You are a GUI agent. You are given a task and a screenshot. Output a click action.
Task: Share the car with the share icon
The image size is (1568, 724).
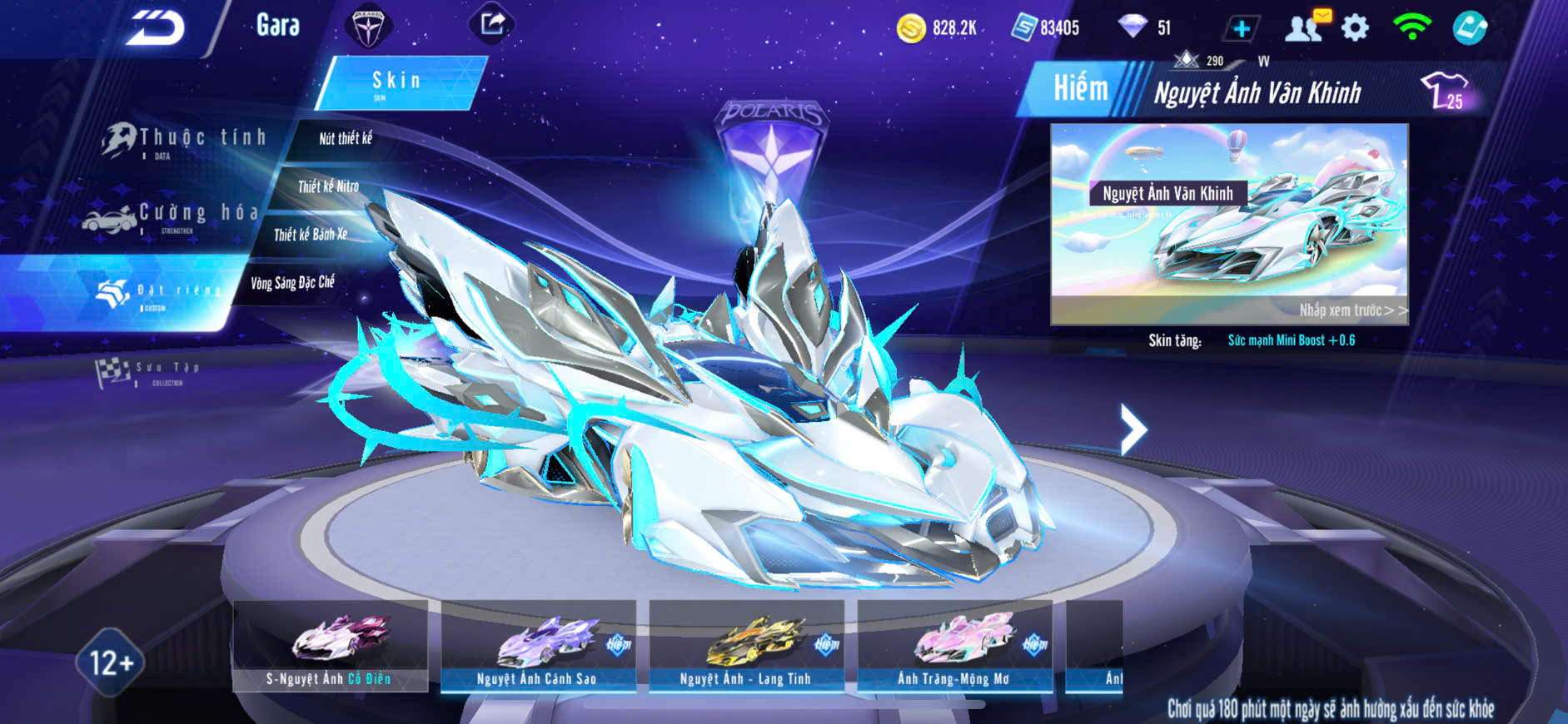492,24
